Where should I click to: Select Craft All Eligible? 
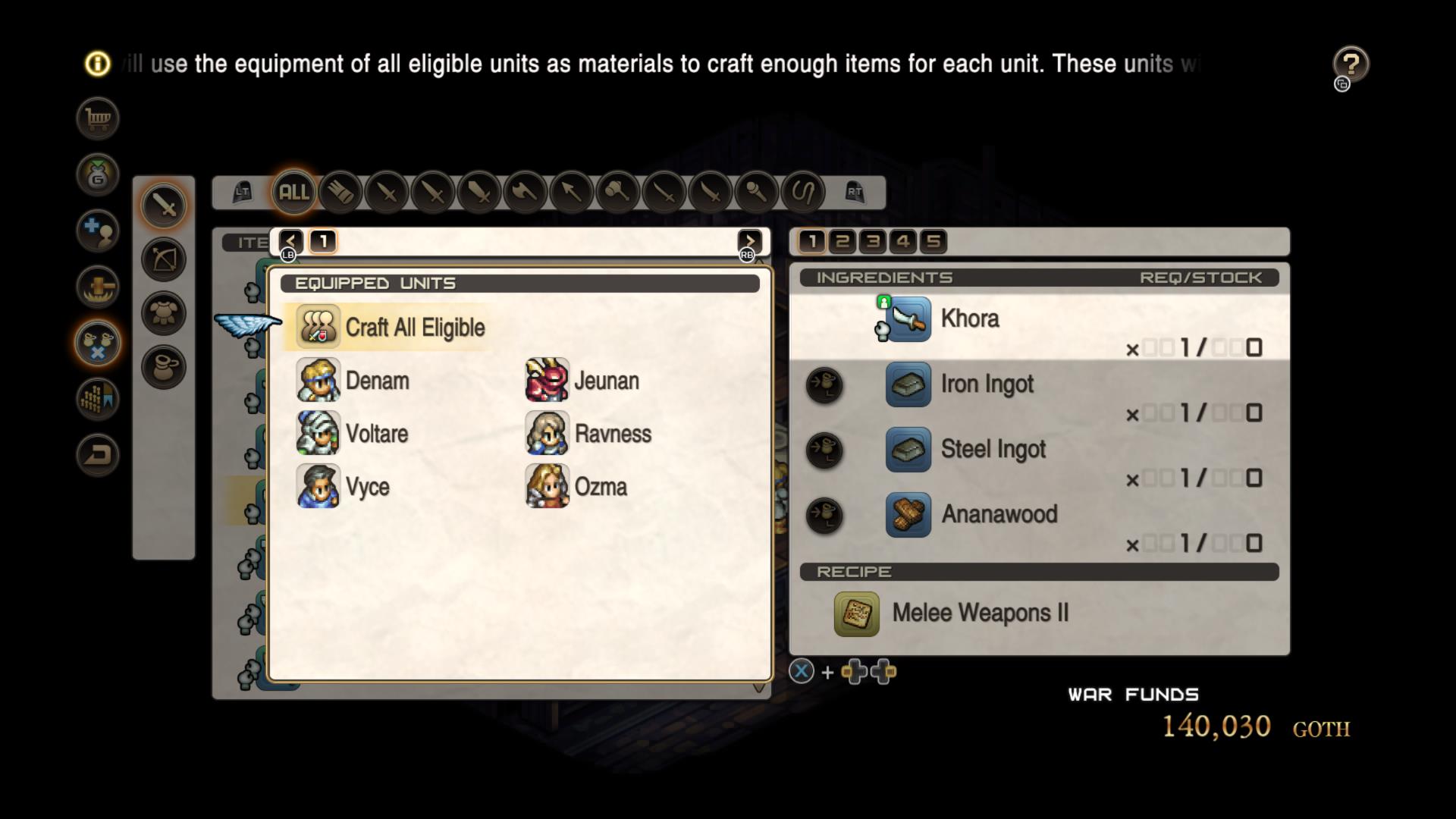415,327
